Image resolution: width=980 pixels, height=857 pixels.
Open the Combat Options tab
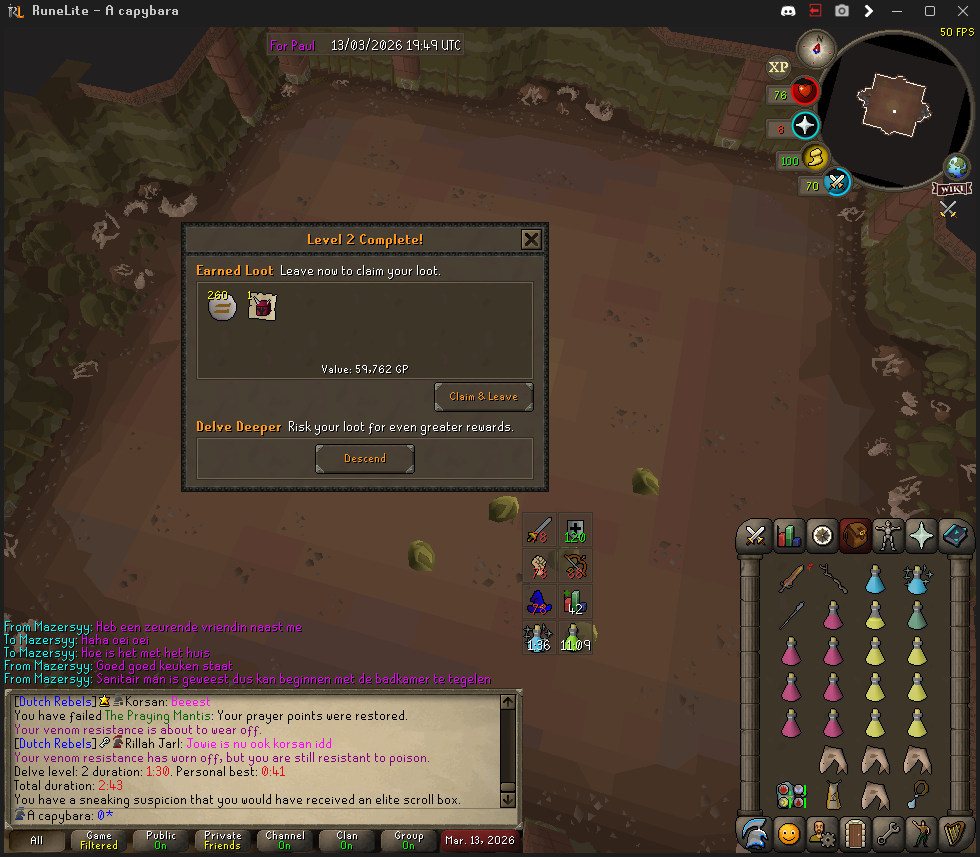click(x=755, y=536)
